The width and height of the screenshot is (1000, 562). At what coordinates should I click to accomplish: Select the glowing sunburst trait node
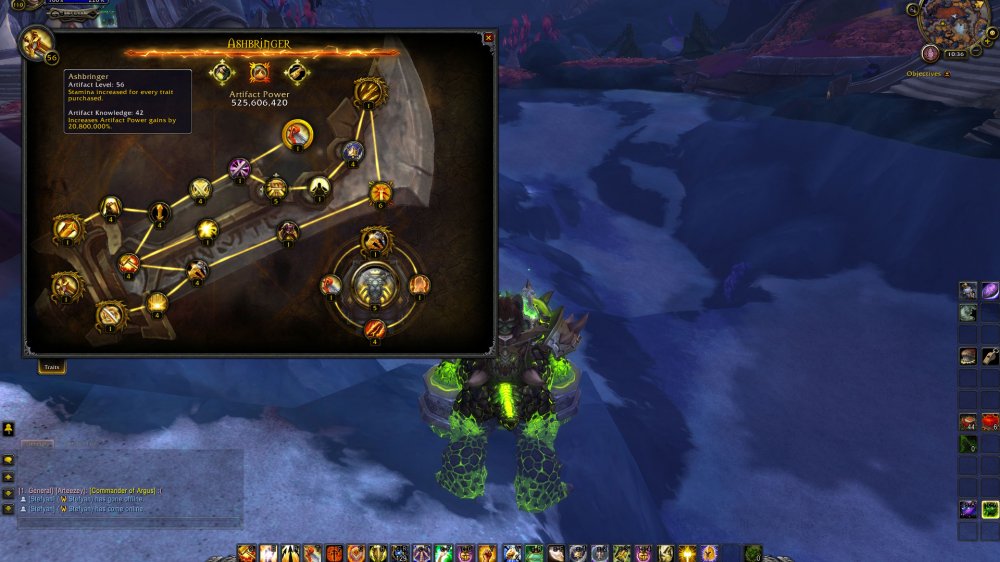(207, 229)
